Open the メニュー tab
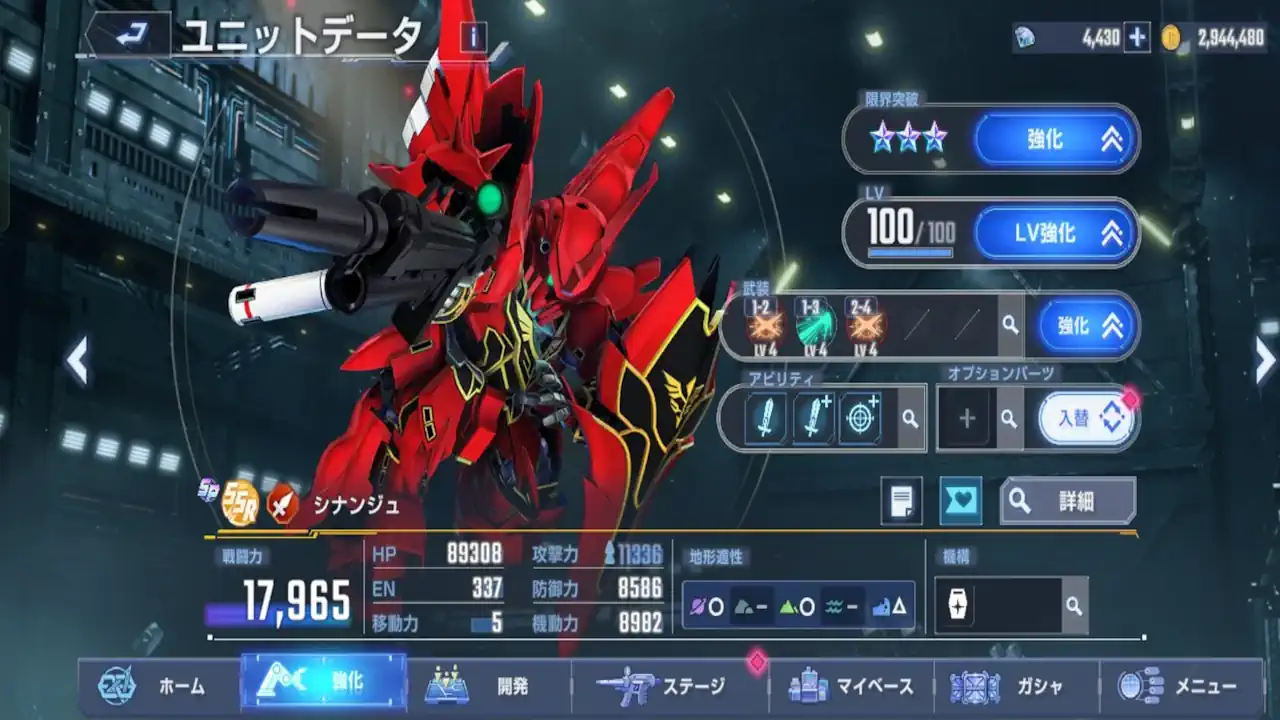Image resolution: width=1280 pixels, height=720 pixels. [1180, 686]
